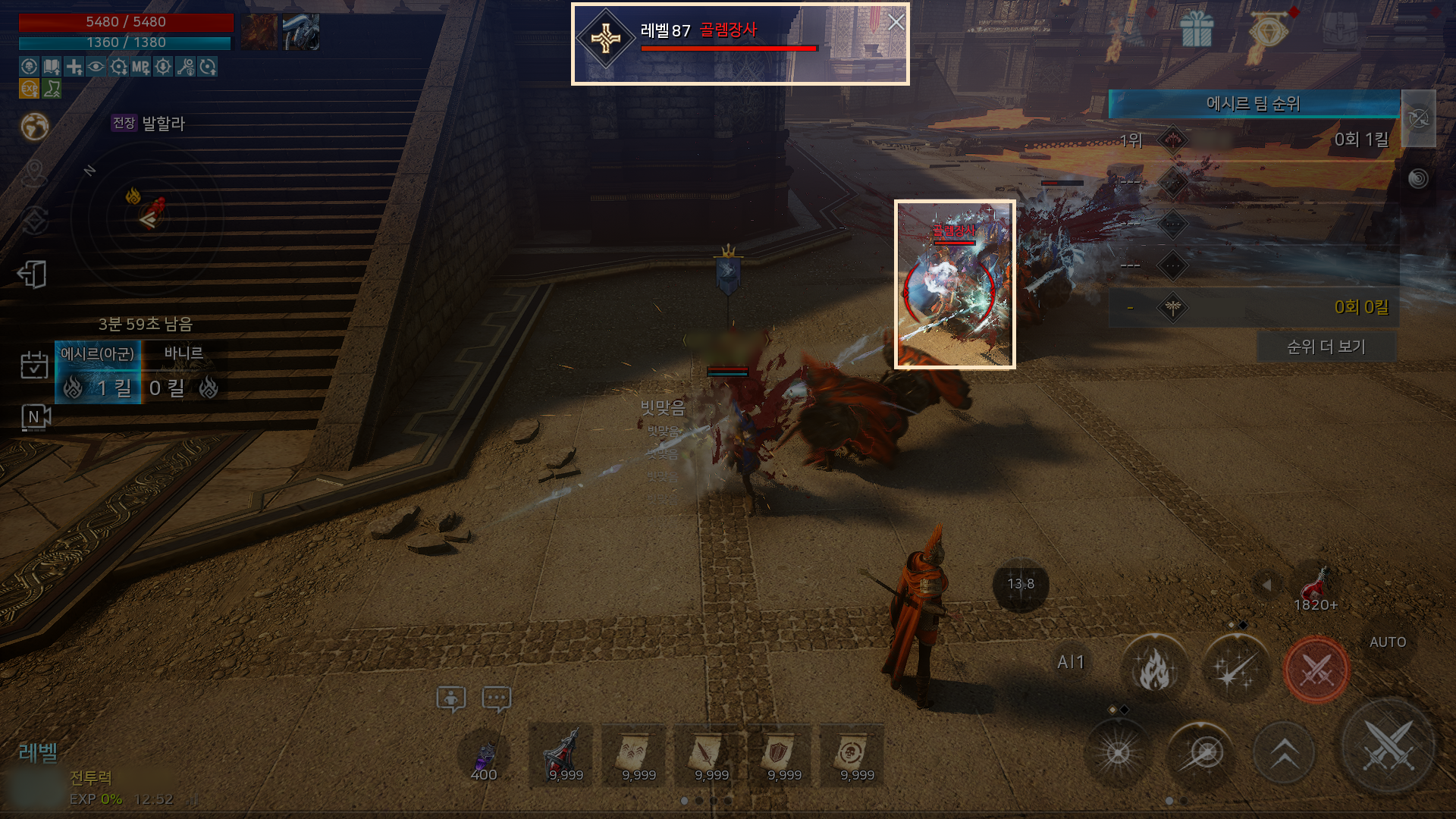Close the 골렘장사 target panel
The image size is (1456, 819).
(896, 23)
